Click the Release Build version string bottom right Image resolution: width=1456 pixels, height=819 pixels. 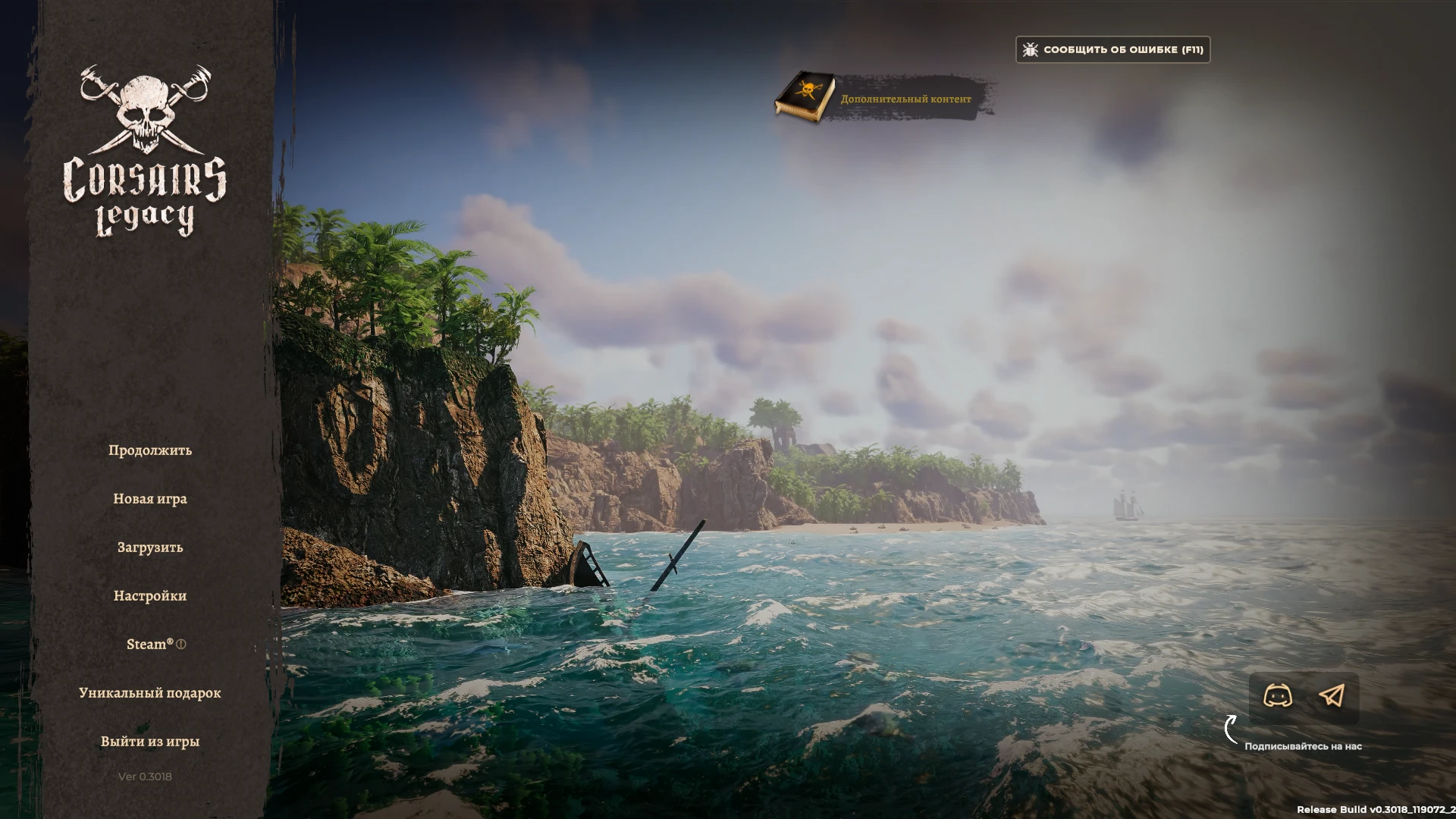click(1376, 810)
